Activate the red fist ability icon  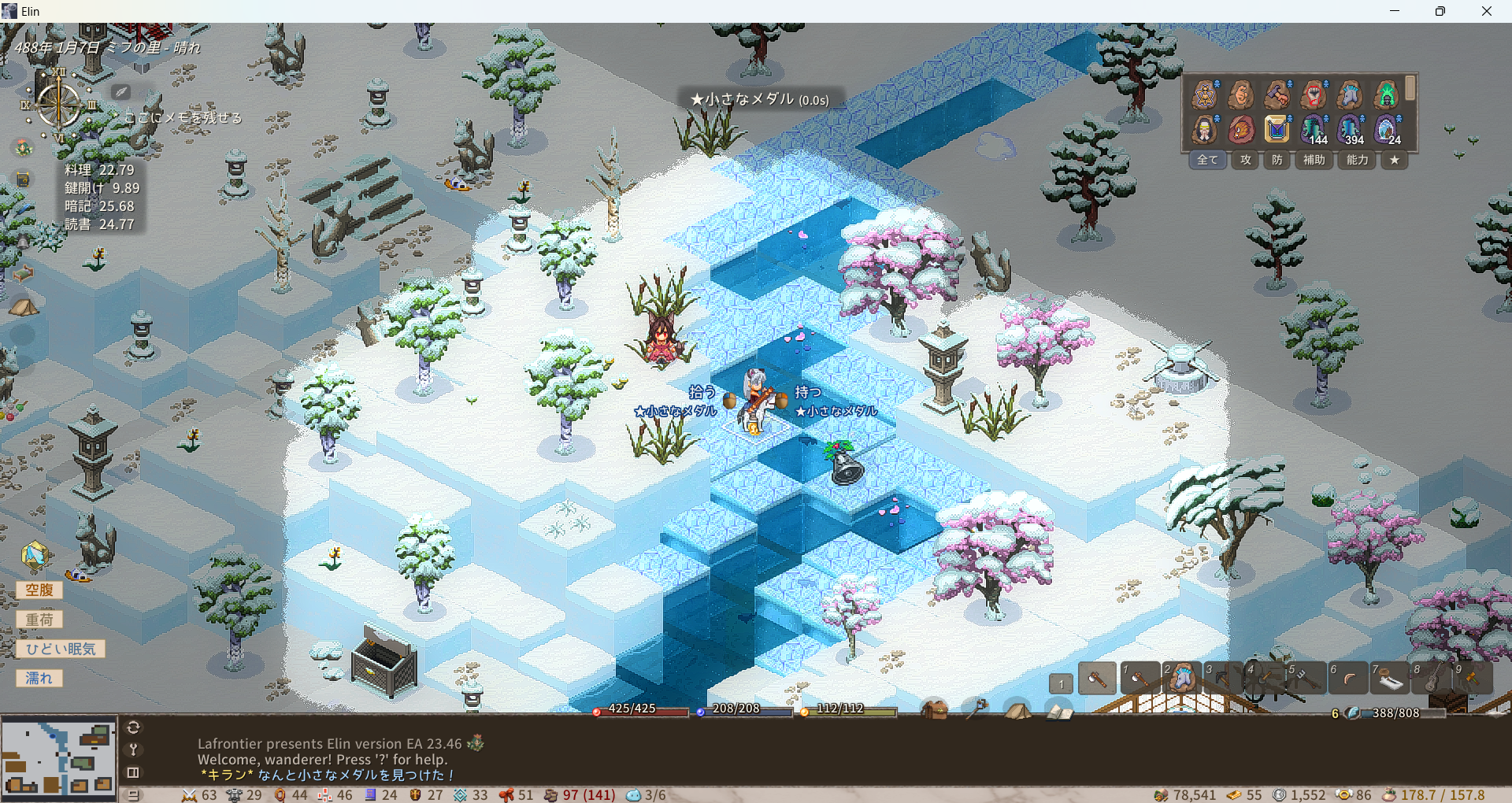[x=1313, y=95]
